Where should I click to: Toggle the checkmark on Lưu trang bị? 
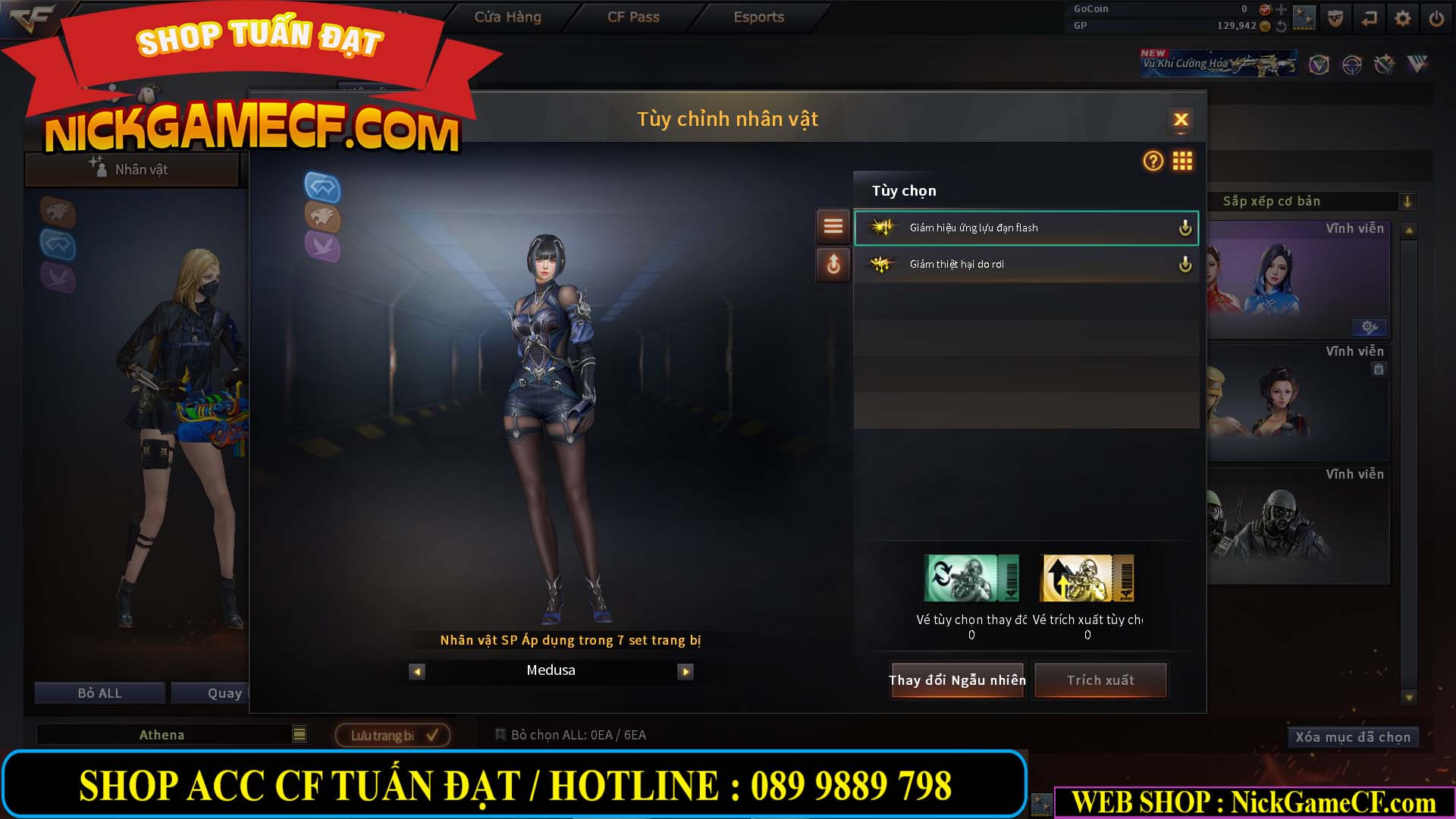432,734
